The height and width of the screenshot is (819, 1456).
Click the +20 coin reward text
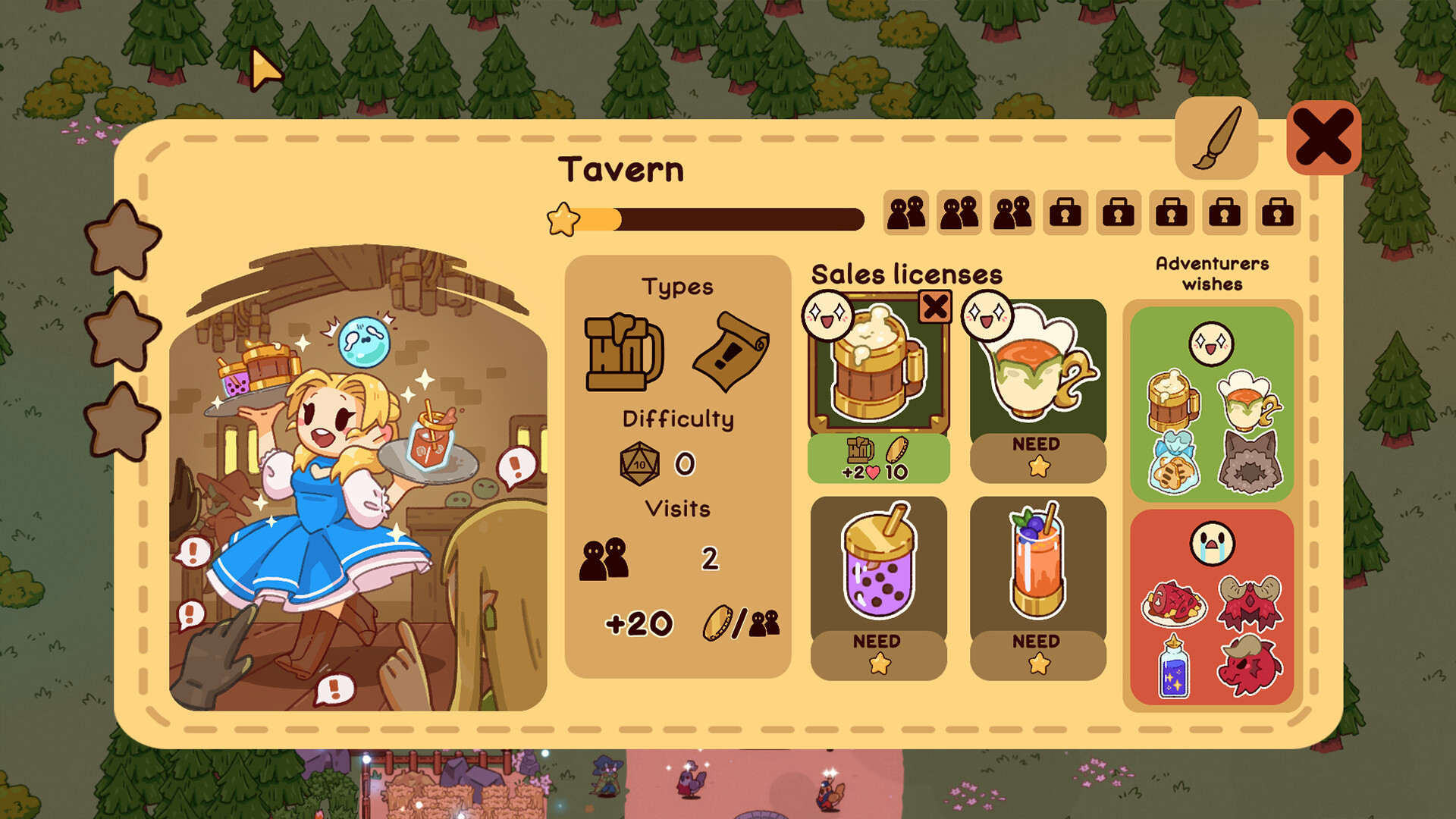click(639, 623)
